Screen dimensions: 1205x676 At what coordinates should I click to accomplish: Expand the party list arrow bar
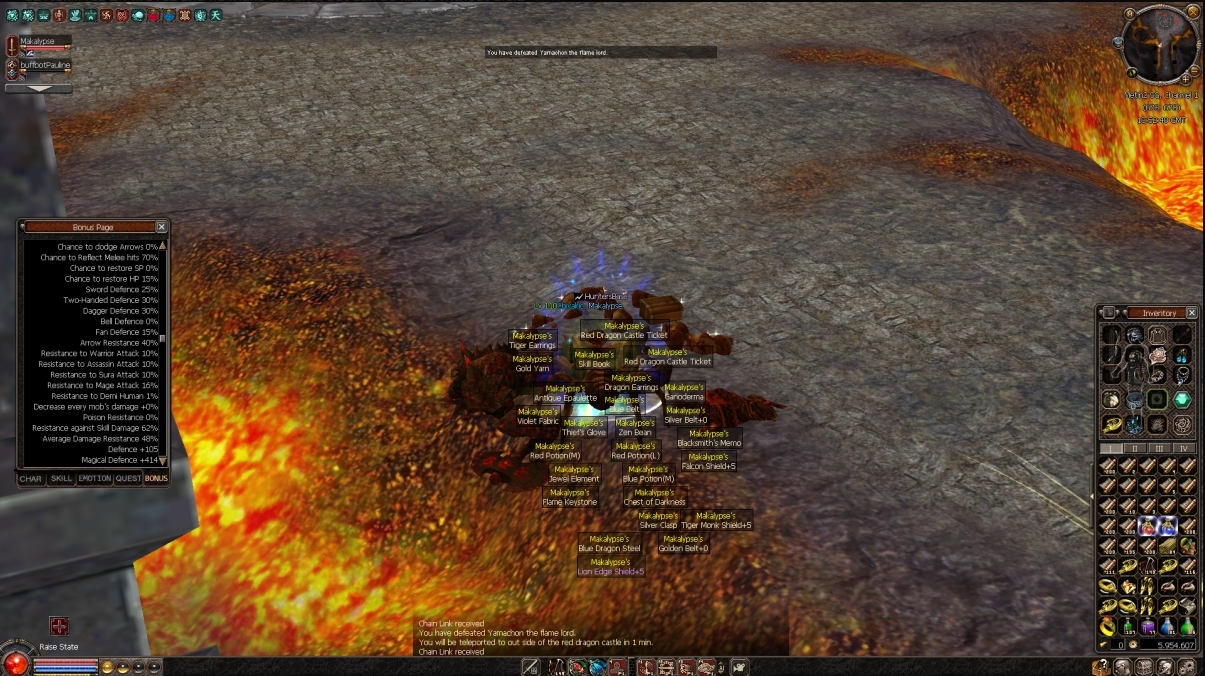[38, 88]
